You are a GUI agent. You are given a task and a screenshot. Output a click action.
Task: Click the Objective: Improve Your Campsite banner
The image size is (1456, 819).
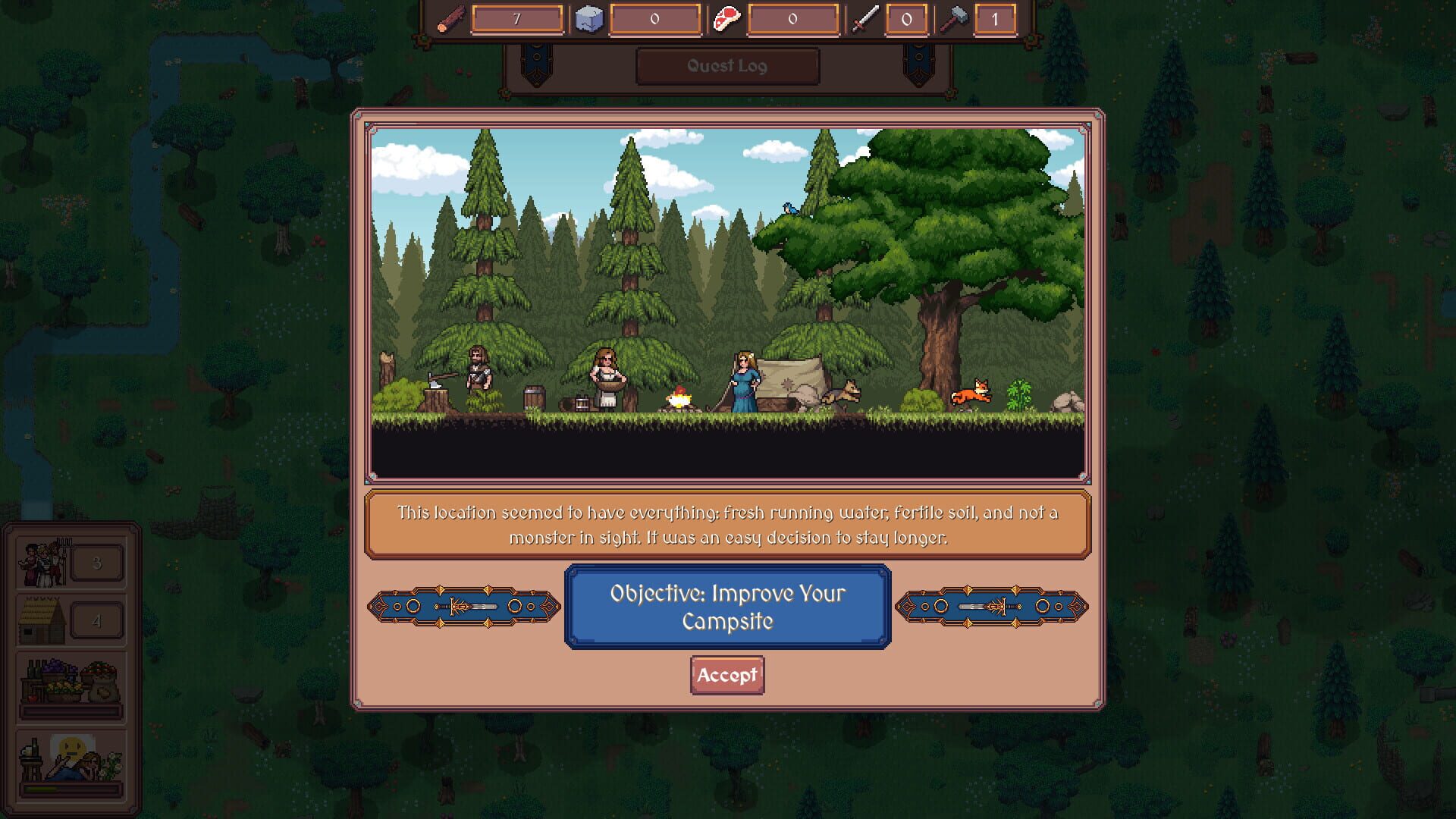click(726, 607)
